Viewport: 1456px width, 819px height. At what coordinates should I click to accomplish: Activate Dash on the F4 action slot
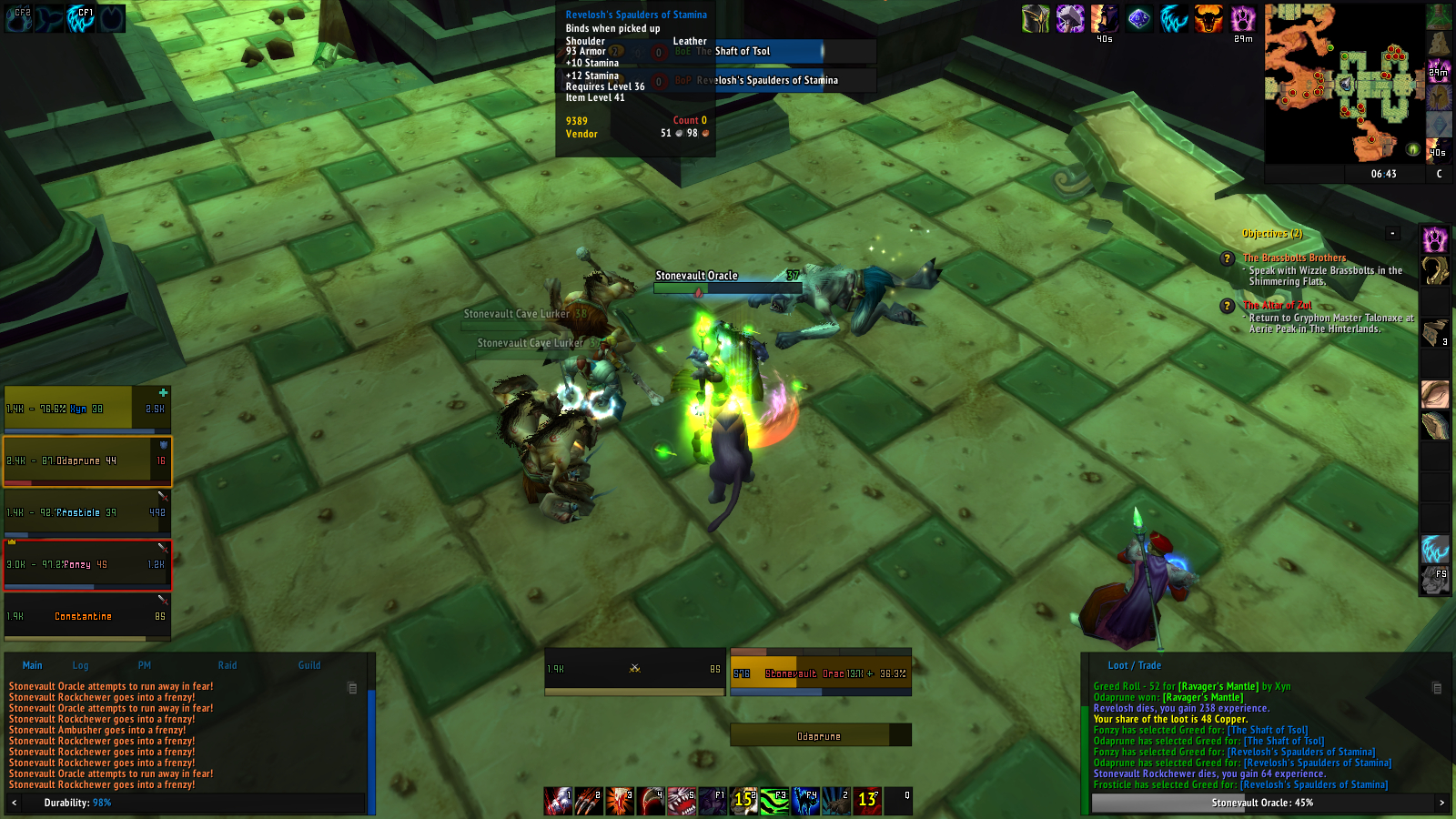[x=804, y=801]
